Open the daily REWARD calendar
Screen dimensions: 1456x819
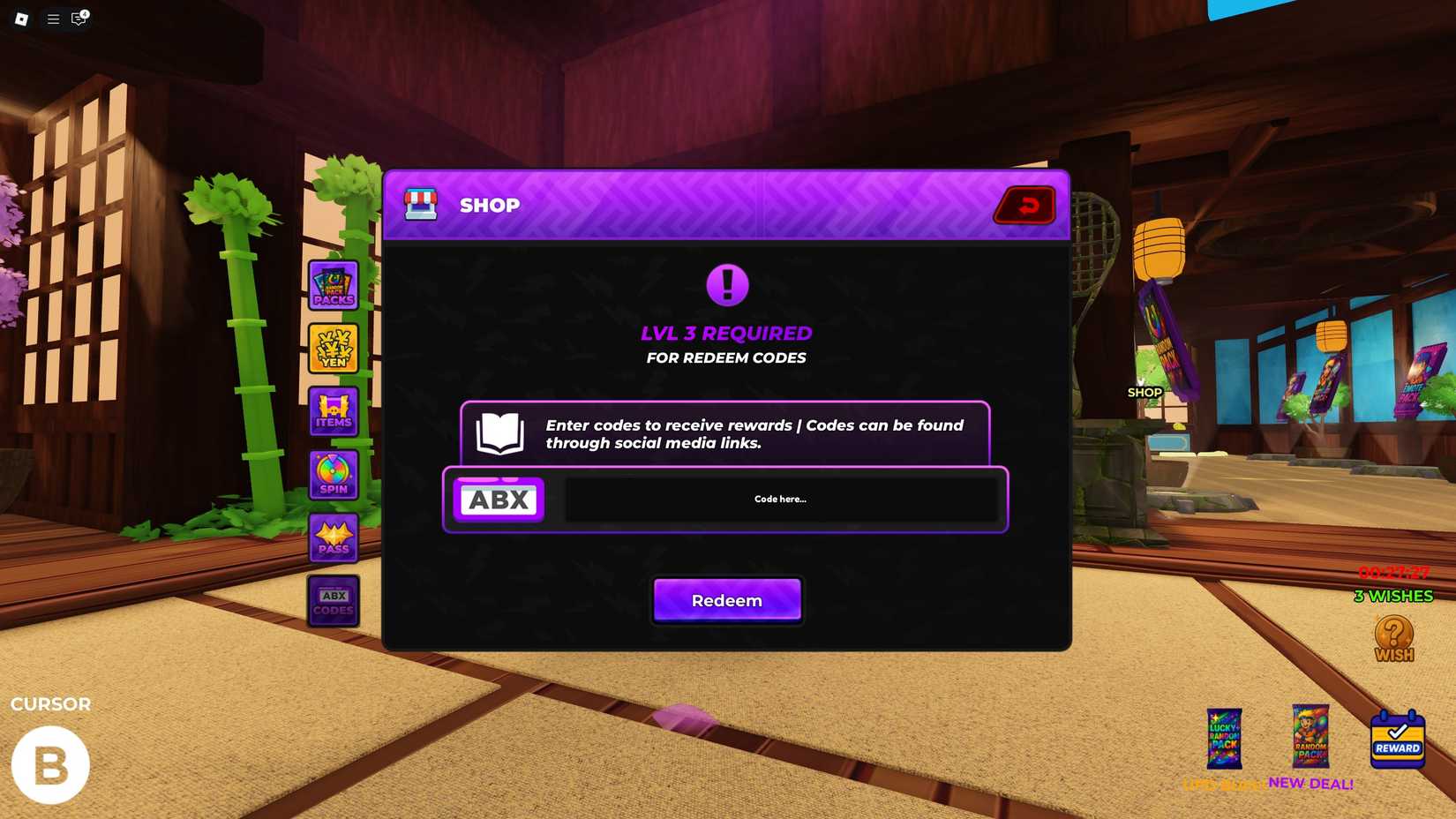point(1397,741)
